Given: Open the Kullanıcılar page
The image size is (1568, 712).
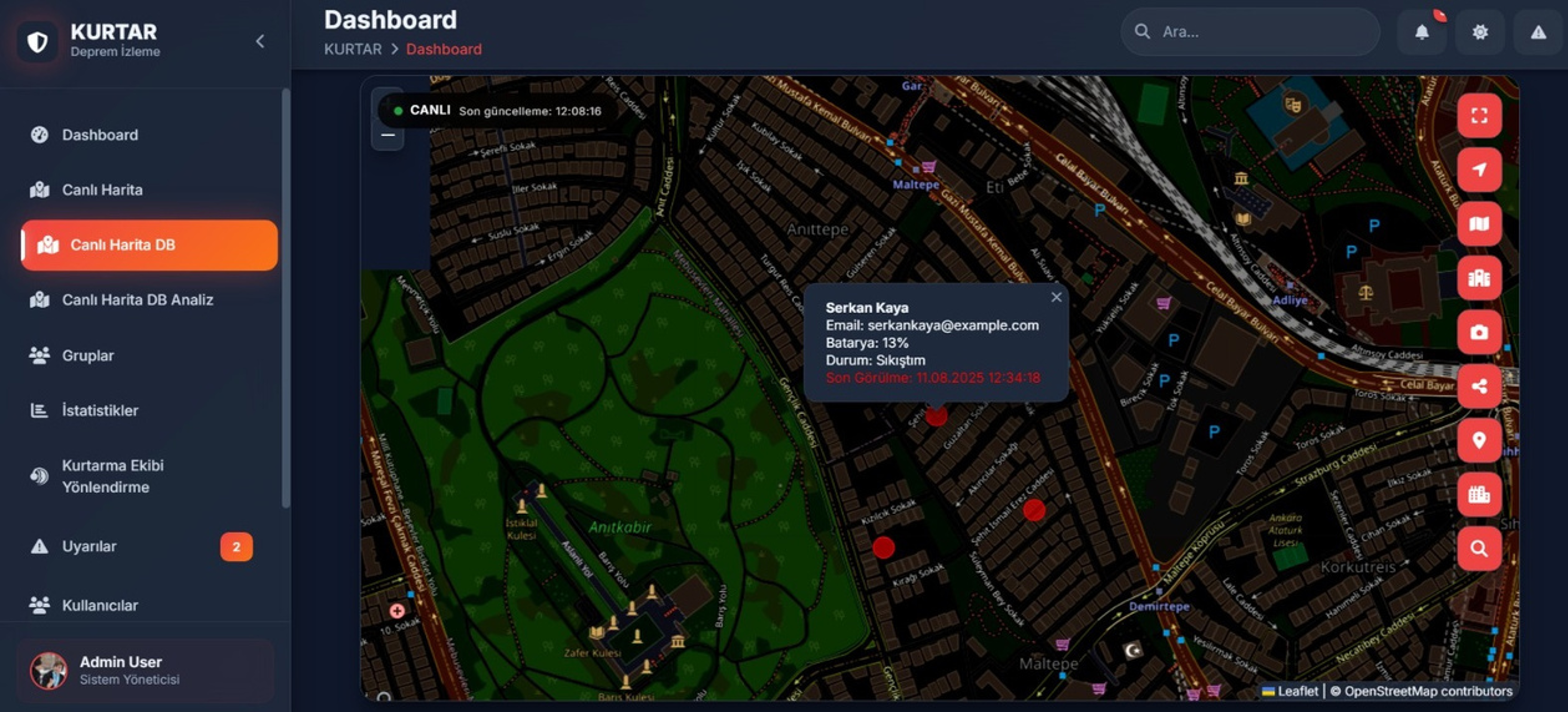Looking at the screenshot, I should [x=100, y=605].
